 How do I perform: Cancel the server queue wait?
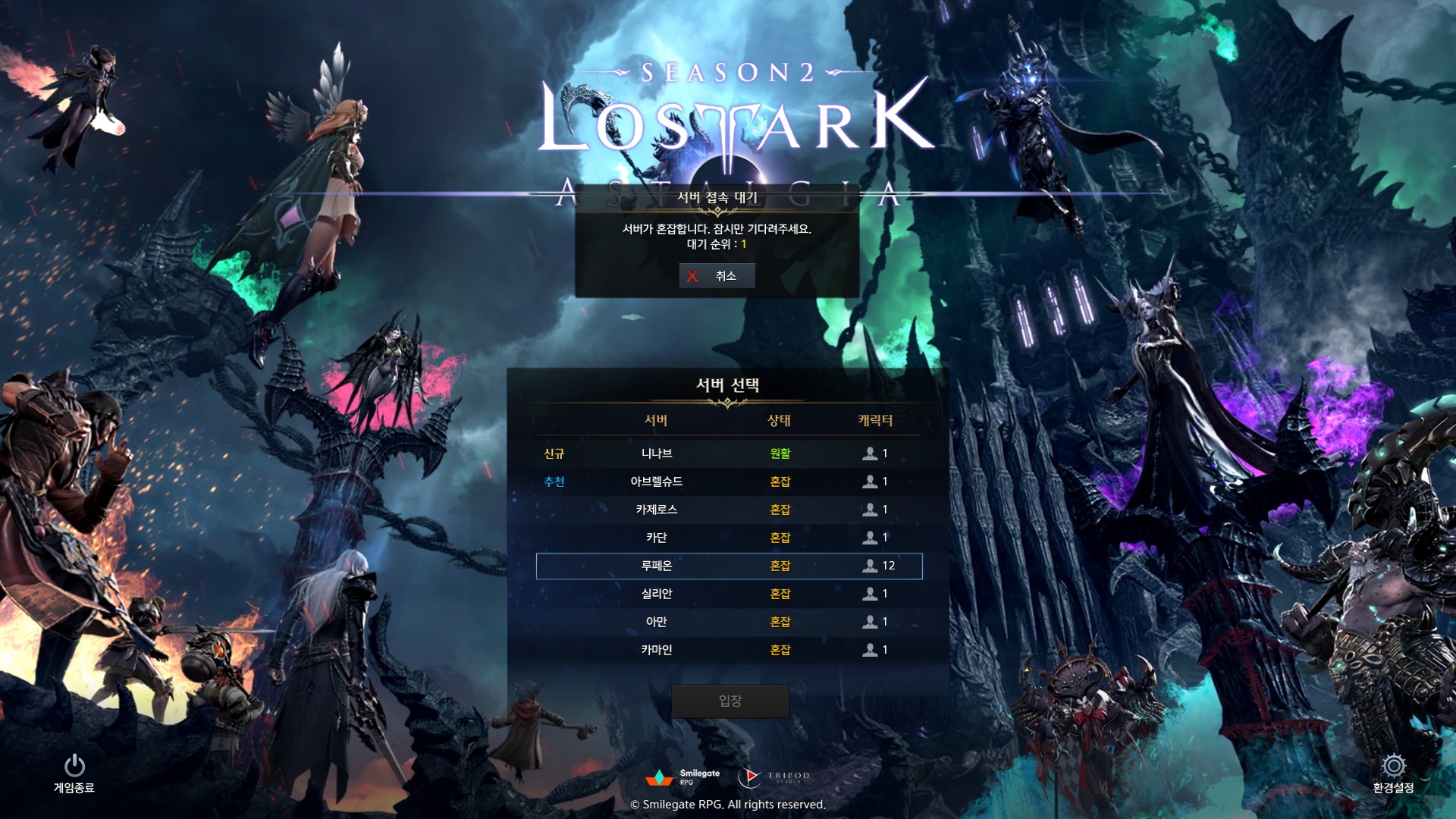[717, 276]
